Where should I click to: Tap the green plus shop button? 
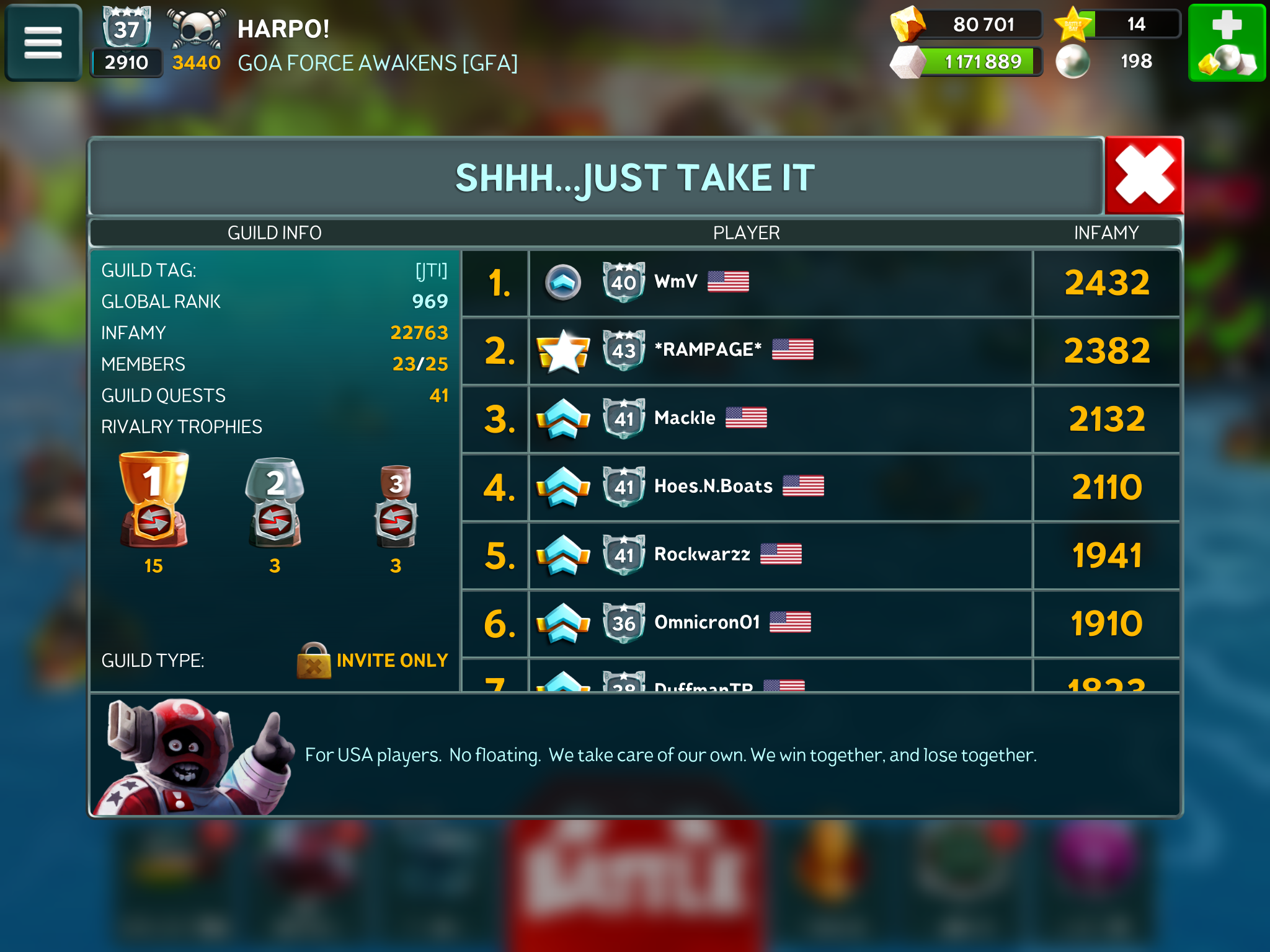point(1227,42)
